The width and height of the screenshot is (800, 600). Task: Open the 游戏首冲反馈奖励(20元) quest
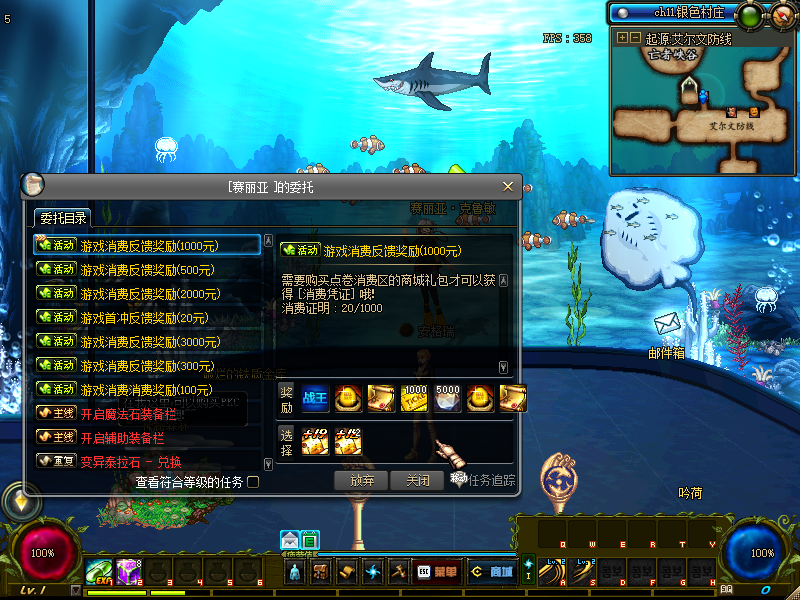tap(144, 318)
